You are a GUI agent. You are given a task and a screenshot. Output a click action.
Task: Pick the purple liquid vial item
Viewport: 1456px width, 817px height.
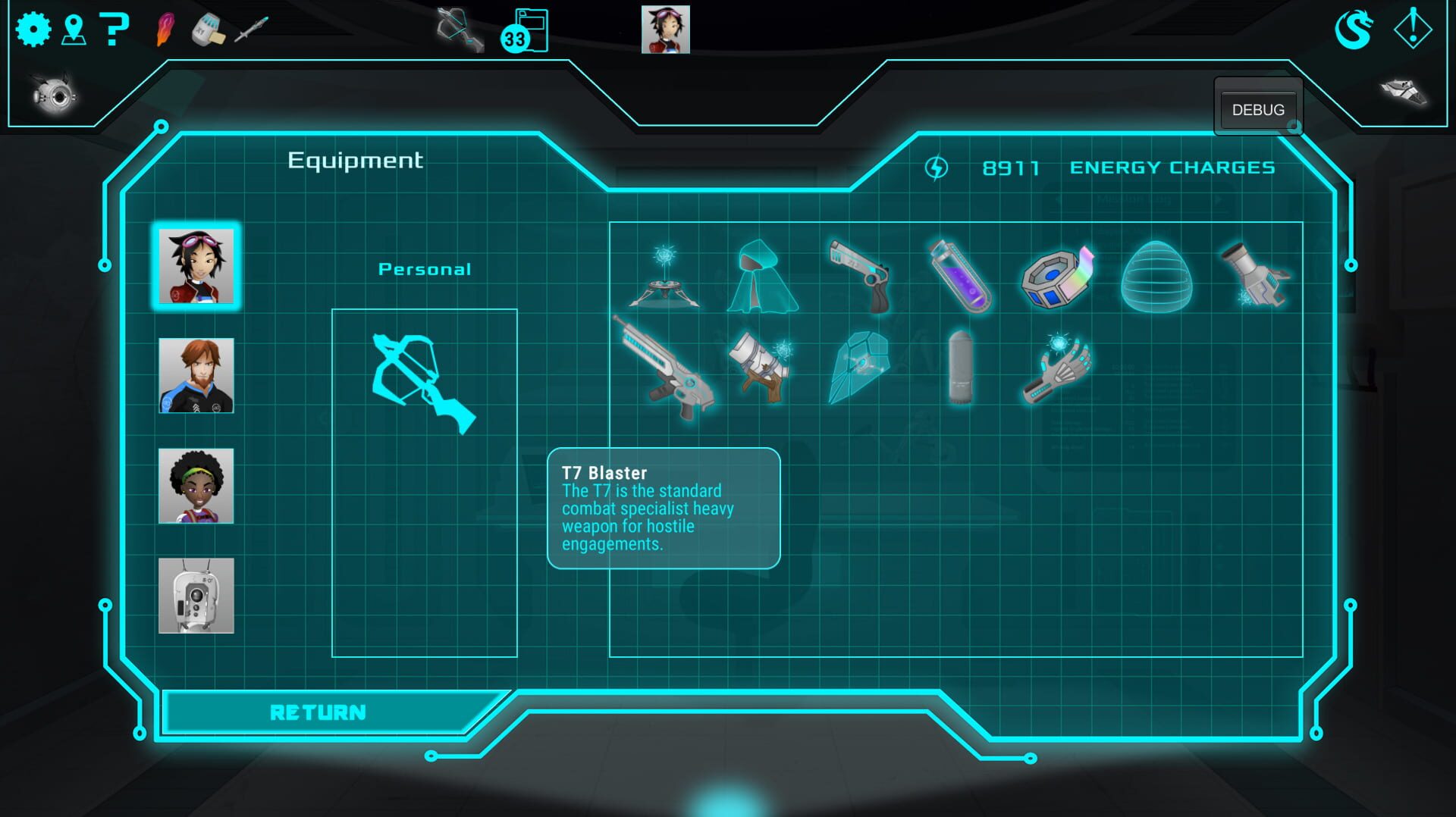point(960,276)
